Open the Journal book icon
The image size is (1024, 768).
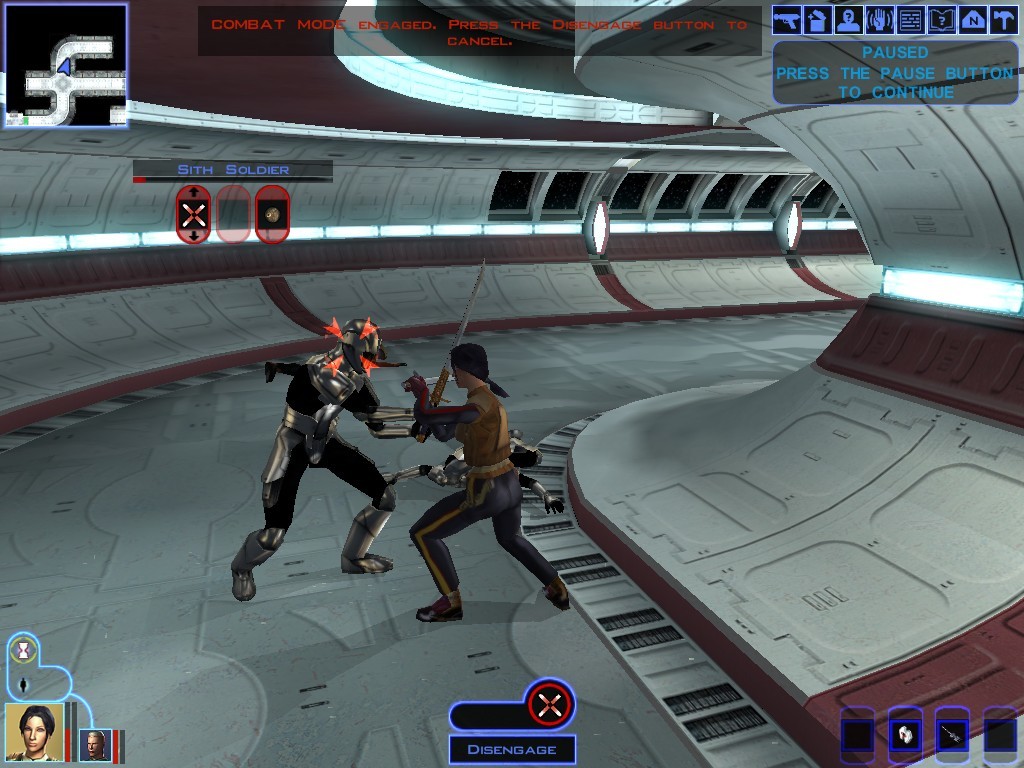[942, 19]
